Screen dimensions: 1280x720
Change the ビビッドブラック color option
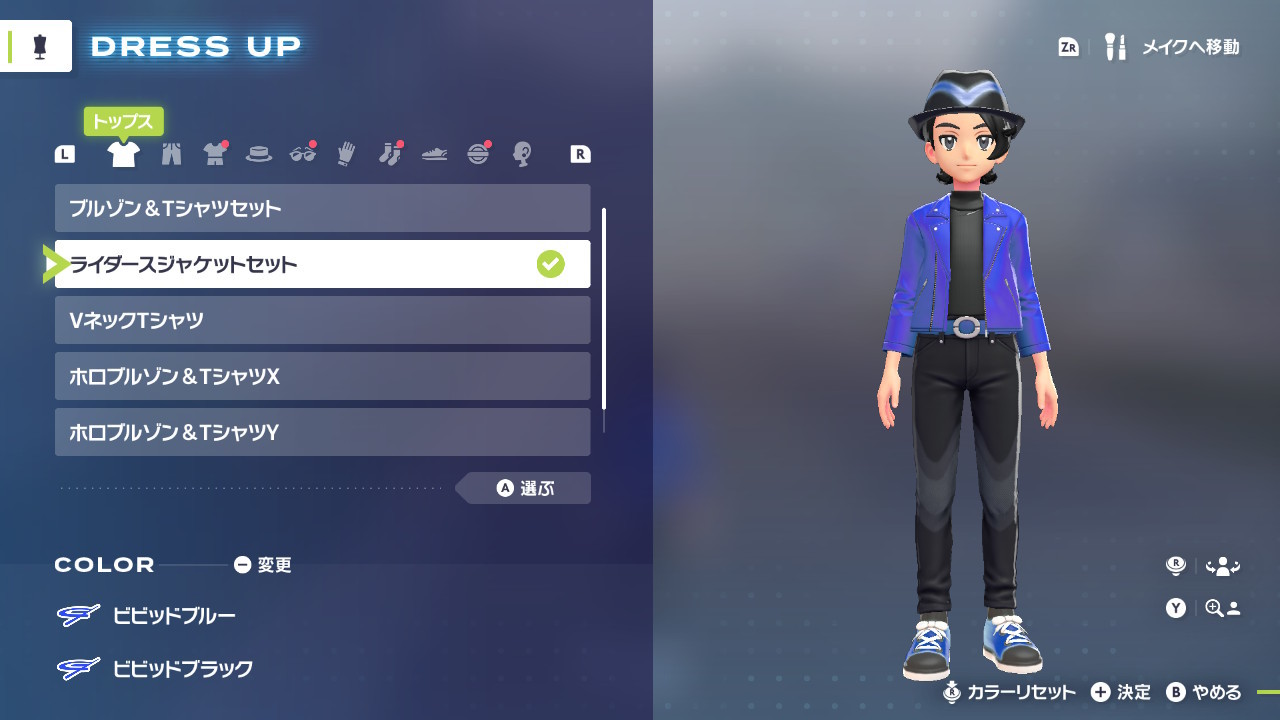(182, 668)
